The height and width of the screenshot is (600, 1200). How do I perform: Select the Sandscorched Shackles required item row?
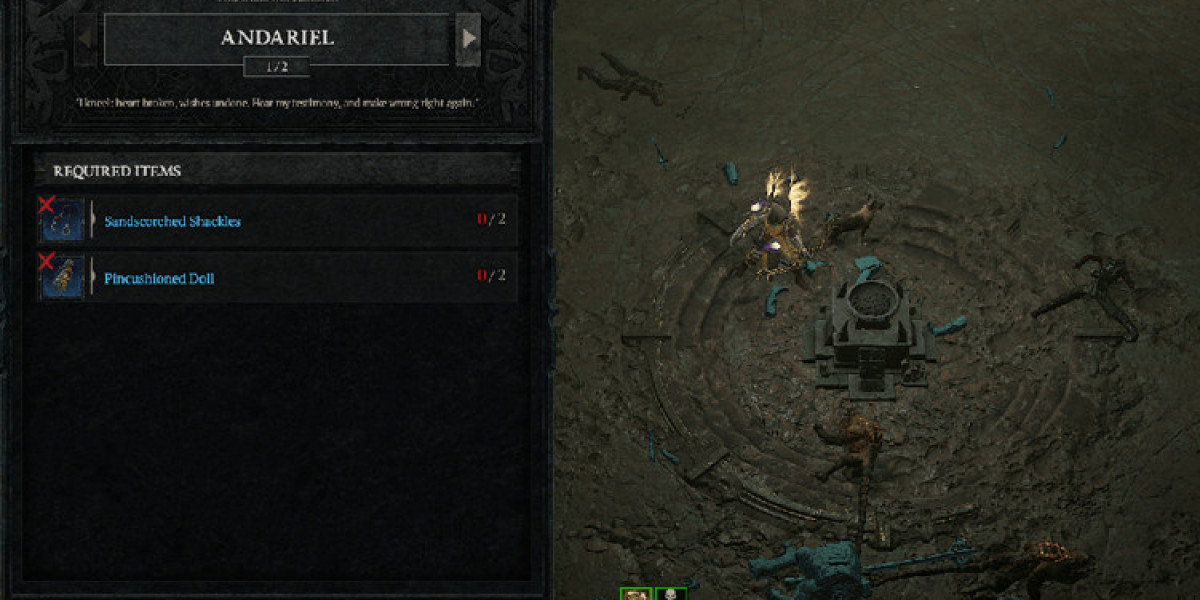(300, 220)
